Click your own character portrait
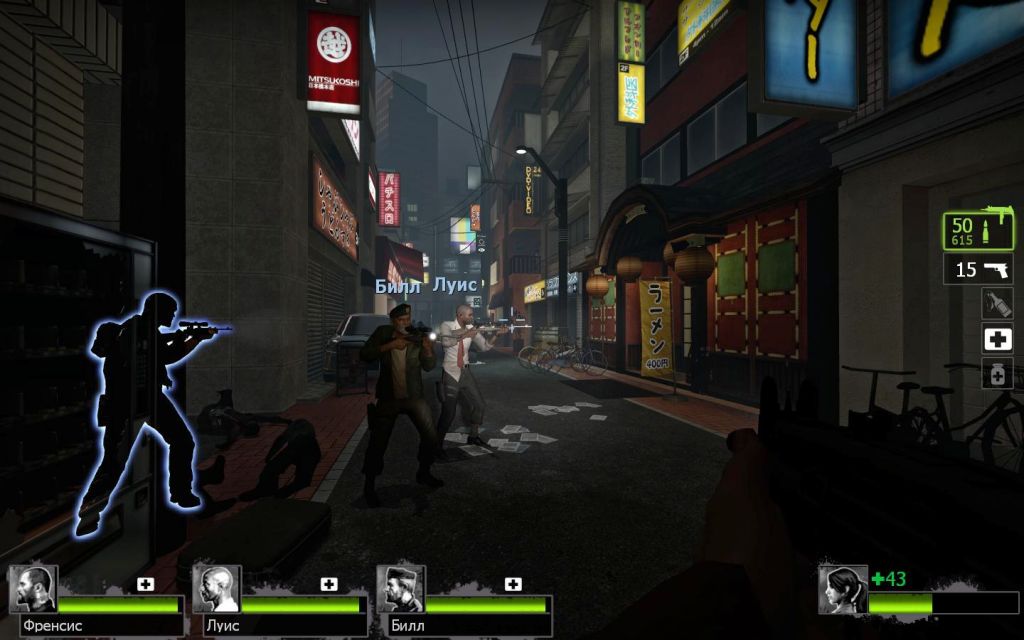Screen dimensions: 1024x640 (842, 590)
